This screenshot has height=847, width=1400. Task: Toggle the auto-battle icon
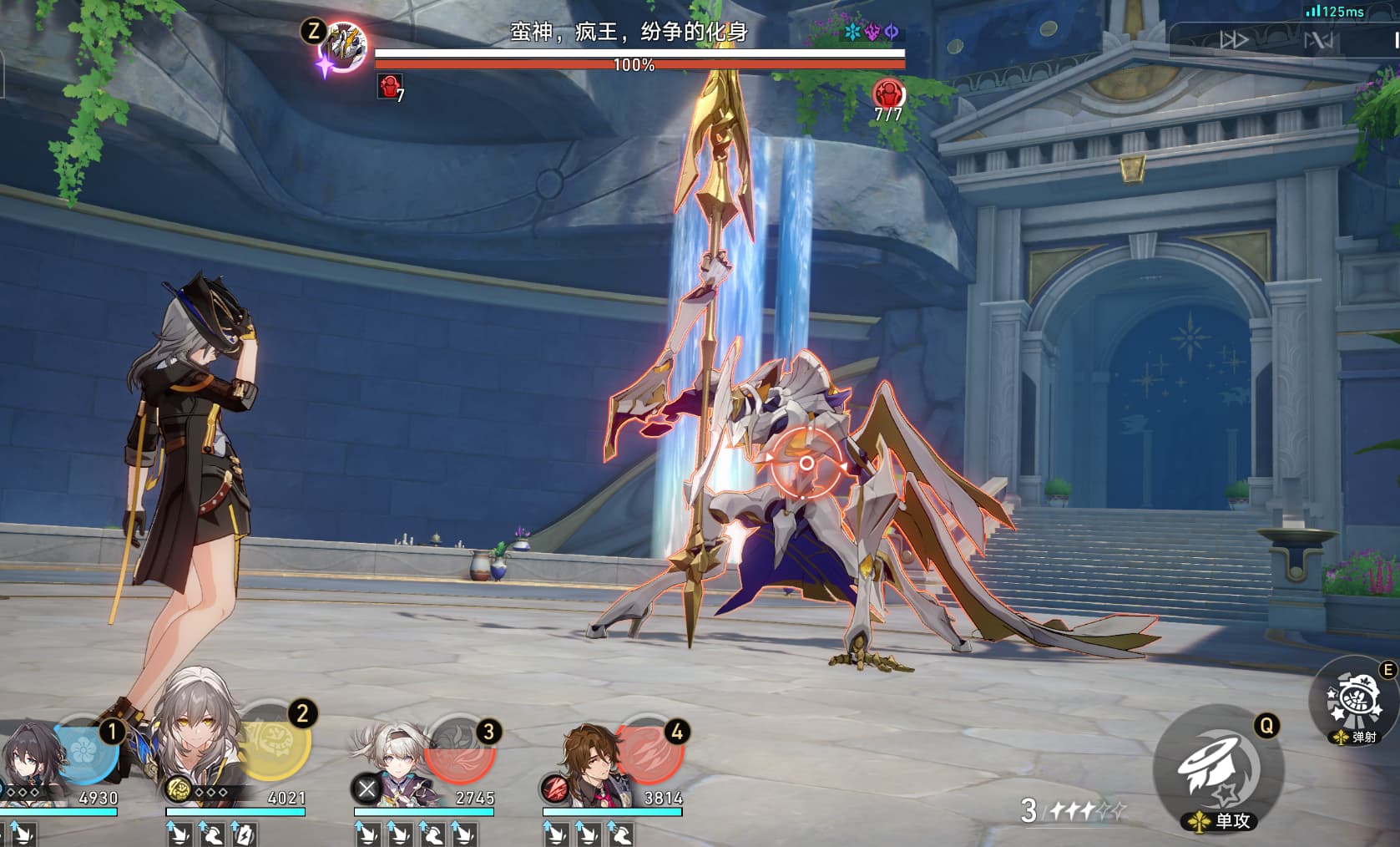pyautogui.click(x=1319, y=39)
